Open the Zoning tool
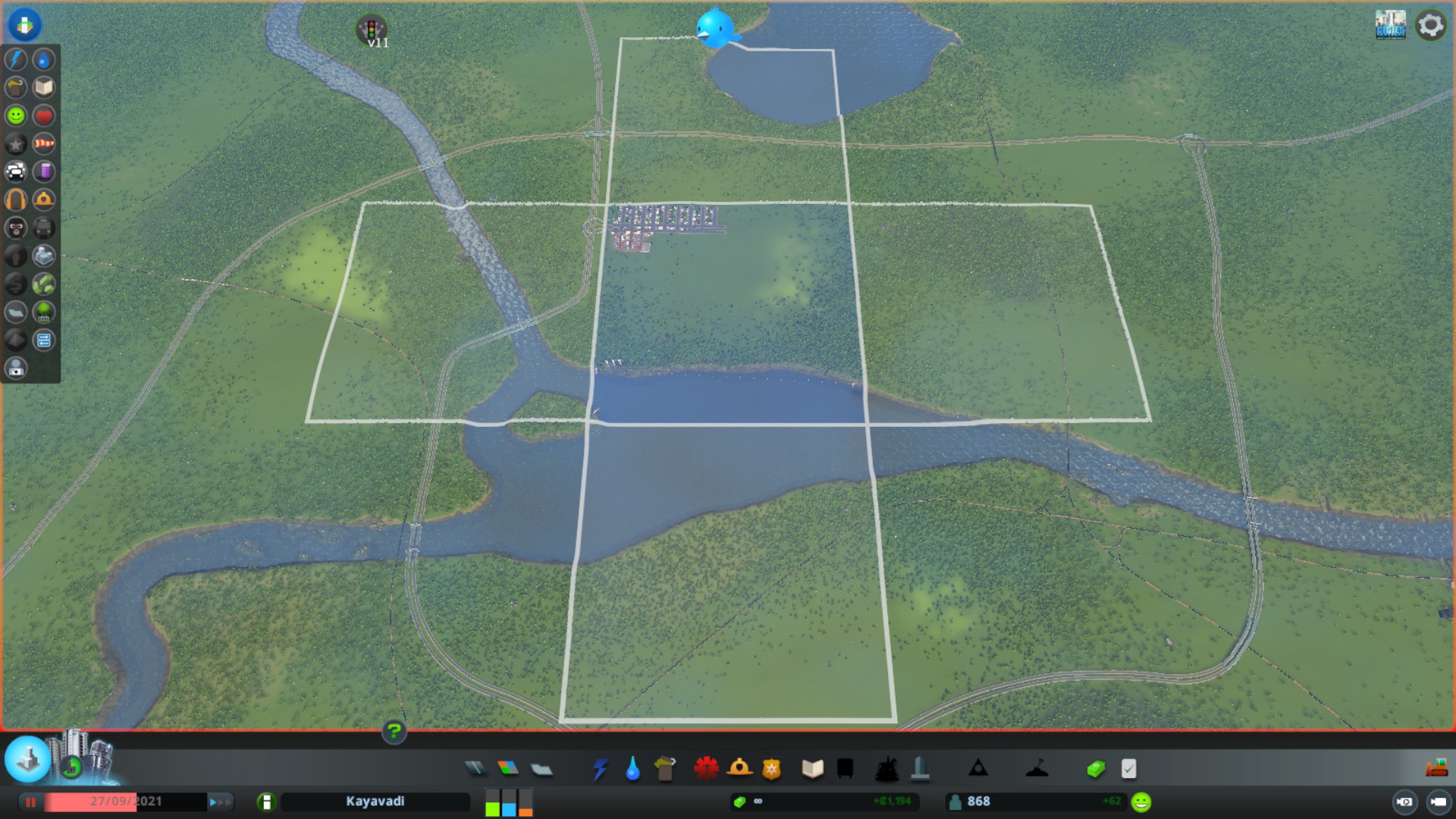This screenshot has width=1456, height=819. point(508,769)
